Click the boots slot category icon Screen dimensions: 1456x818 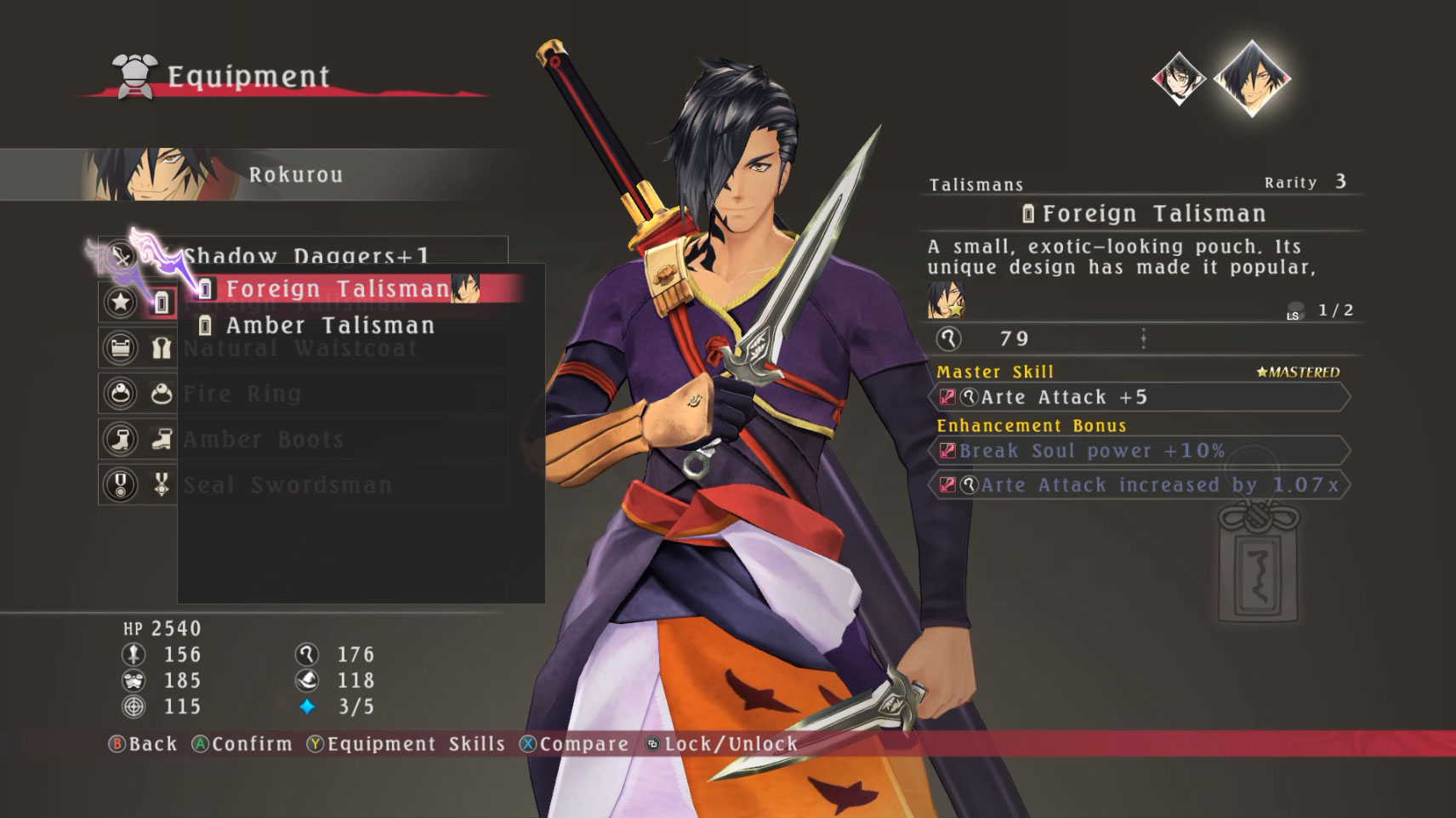tap(120, 440)
